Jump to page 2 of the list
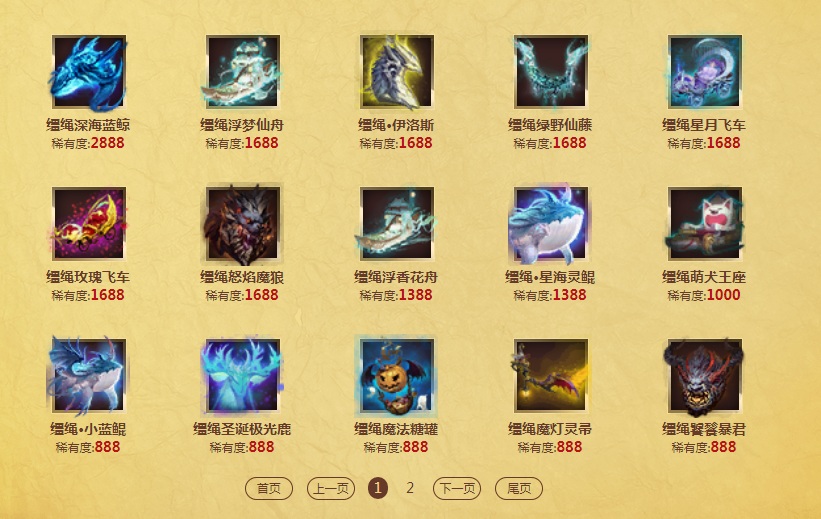Viewport: 821px width, 519px height. (x=410, y=488)
